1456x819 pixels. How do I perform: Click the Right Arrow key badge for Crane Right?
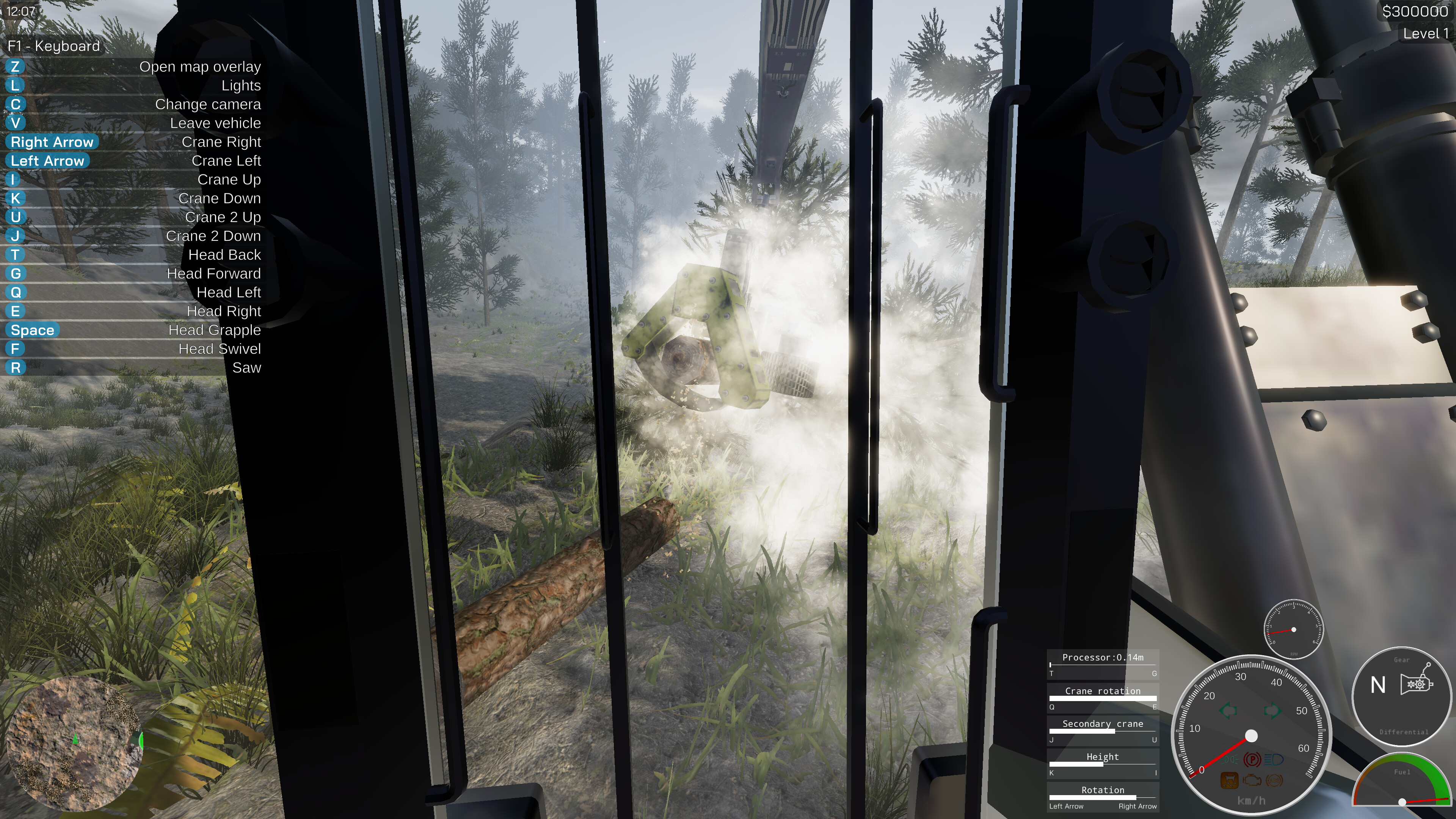click(x=52, y=142)
